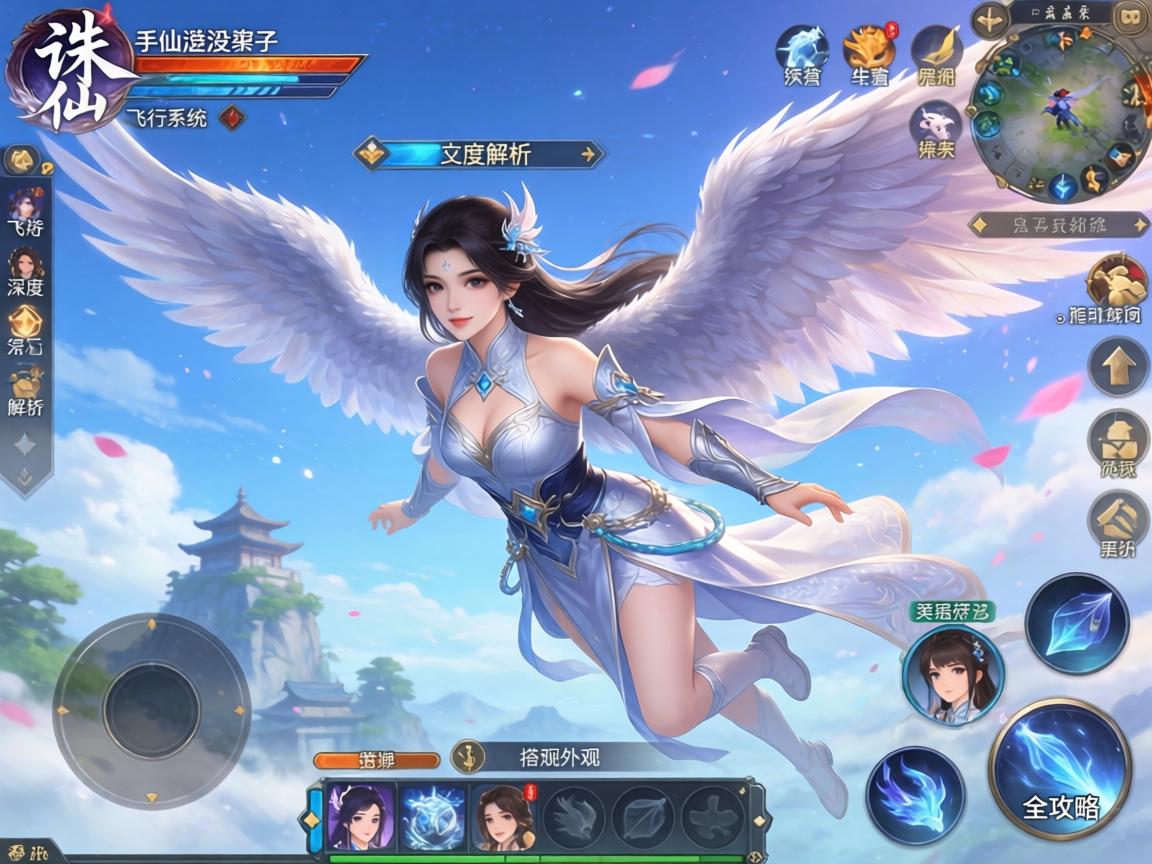Select the purple-haired character slot in hotbar
1152x864 pixels.
tap(361, 817)
